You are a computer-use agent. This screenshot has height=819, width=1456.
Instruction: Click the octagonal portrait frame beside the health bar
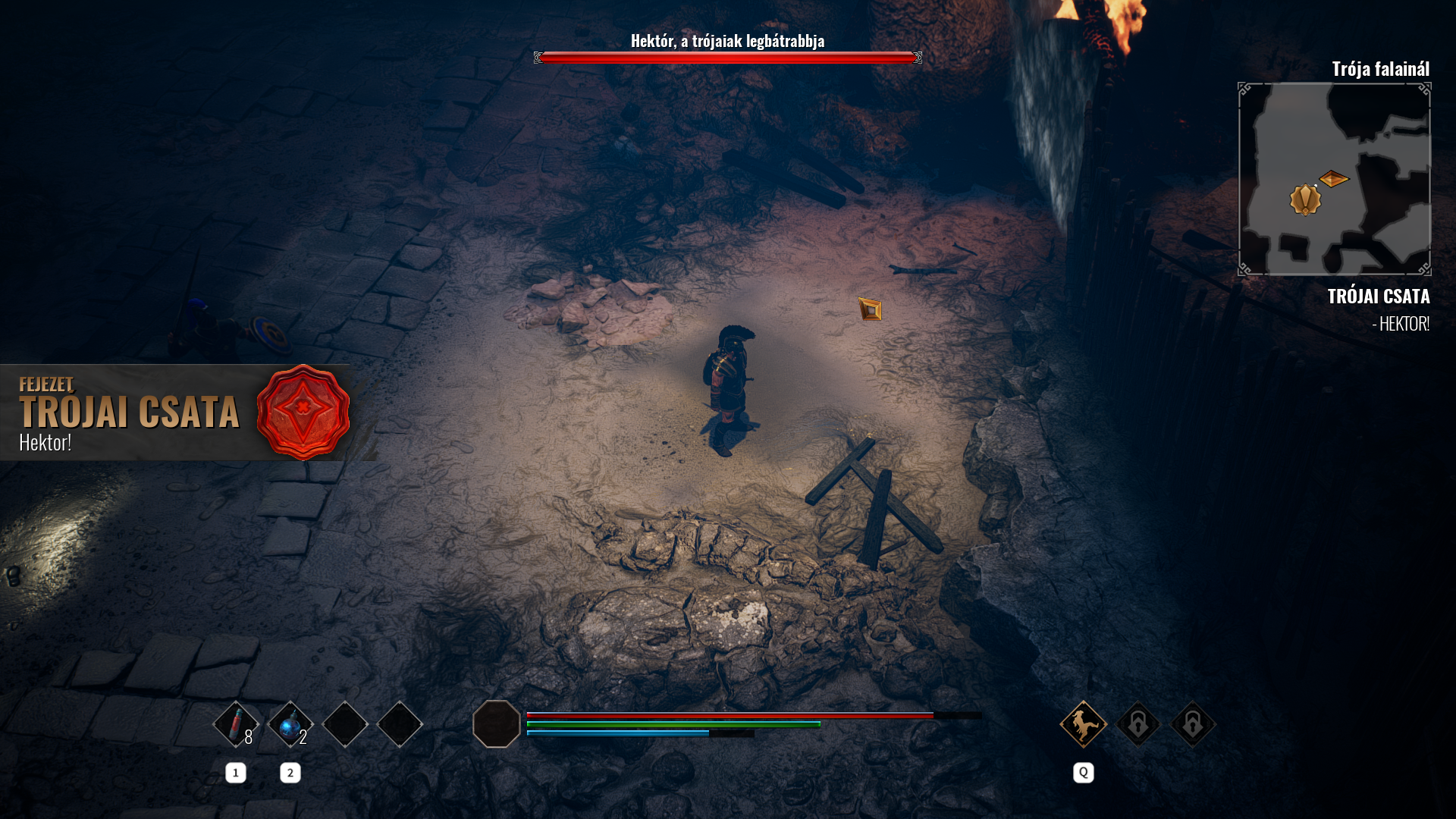click(x=497, y=724)
